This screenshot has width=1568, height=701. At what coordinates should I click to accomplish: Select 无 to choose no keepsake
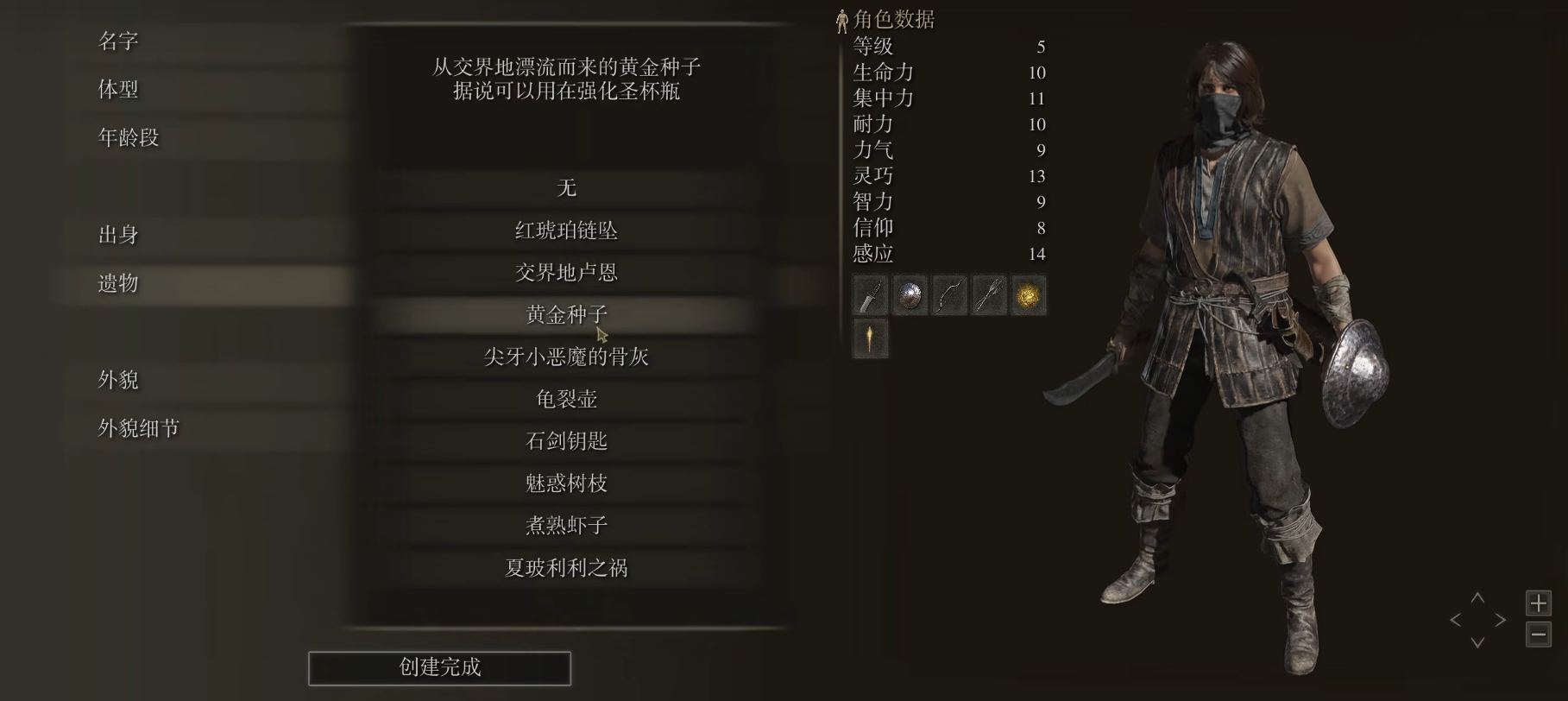(x=565, y=187)
